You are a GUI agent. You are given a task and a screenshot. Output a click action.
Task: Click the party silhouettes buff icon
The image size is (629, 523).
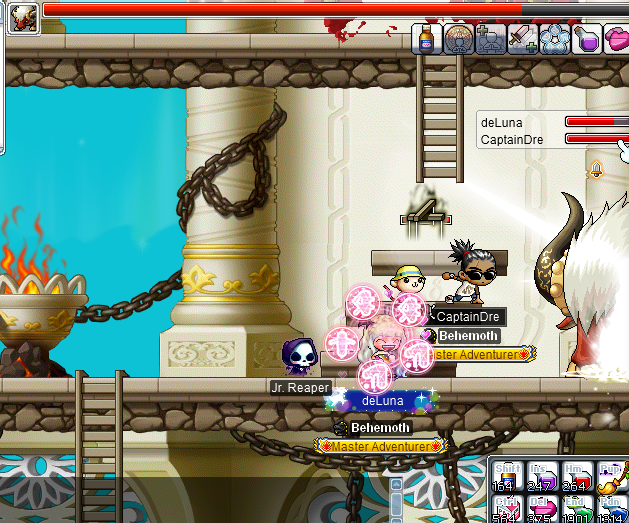pyautogui.click(x=490, y=39)
